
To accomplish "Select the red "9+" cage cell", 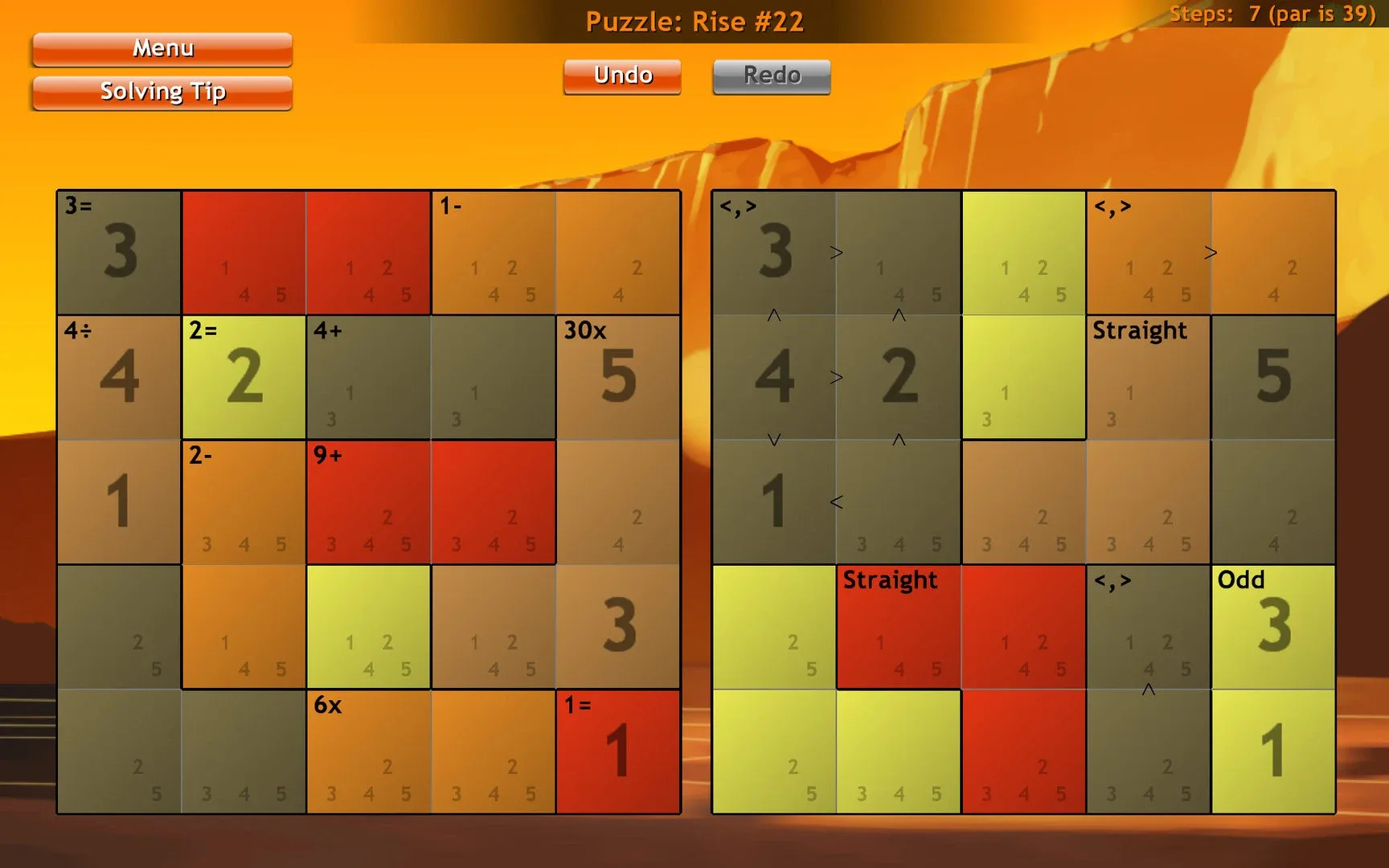I will pos(368,502).
